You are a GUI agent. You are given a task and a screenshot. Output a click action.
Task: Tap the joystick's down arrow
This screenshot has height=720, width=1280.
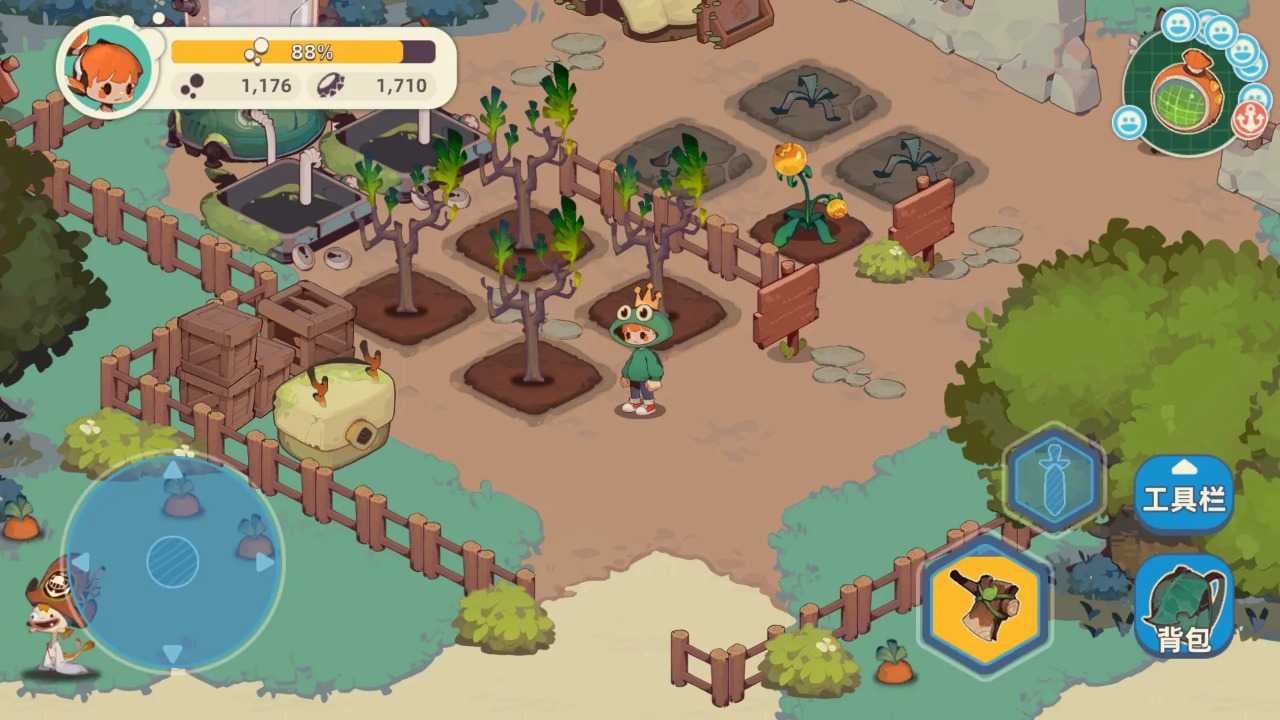(172, 653)
